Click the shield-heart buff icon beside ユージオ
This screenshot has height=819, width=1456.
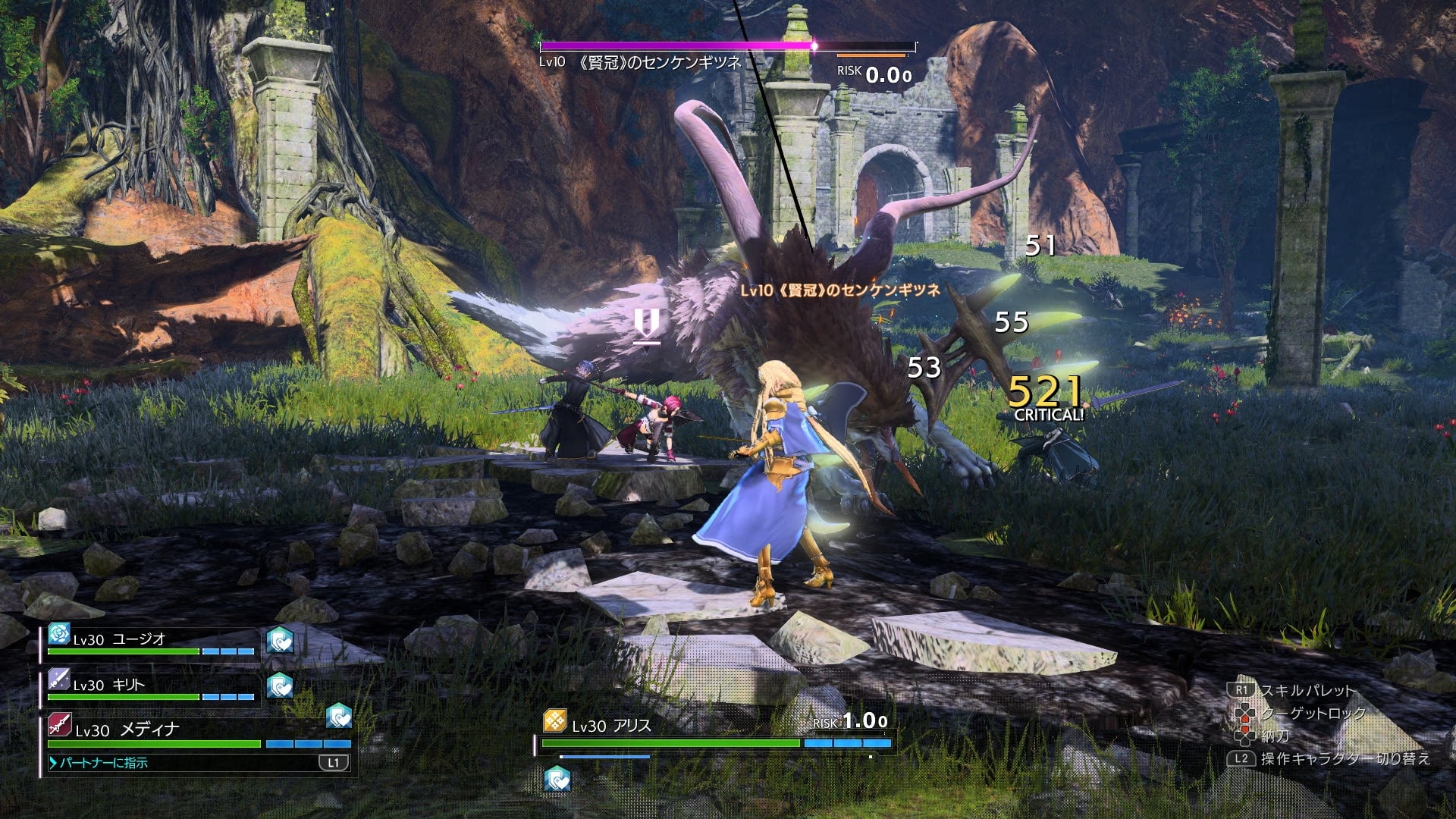point(280,642)
